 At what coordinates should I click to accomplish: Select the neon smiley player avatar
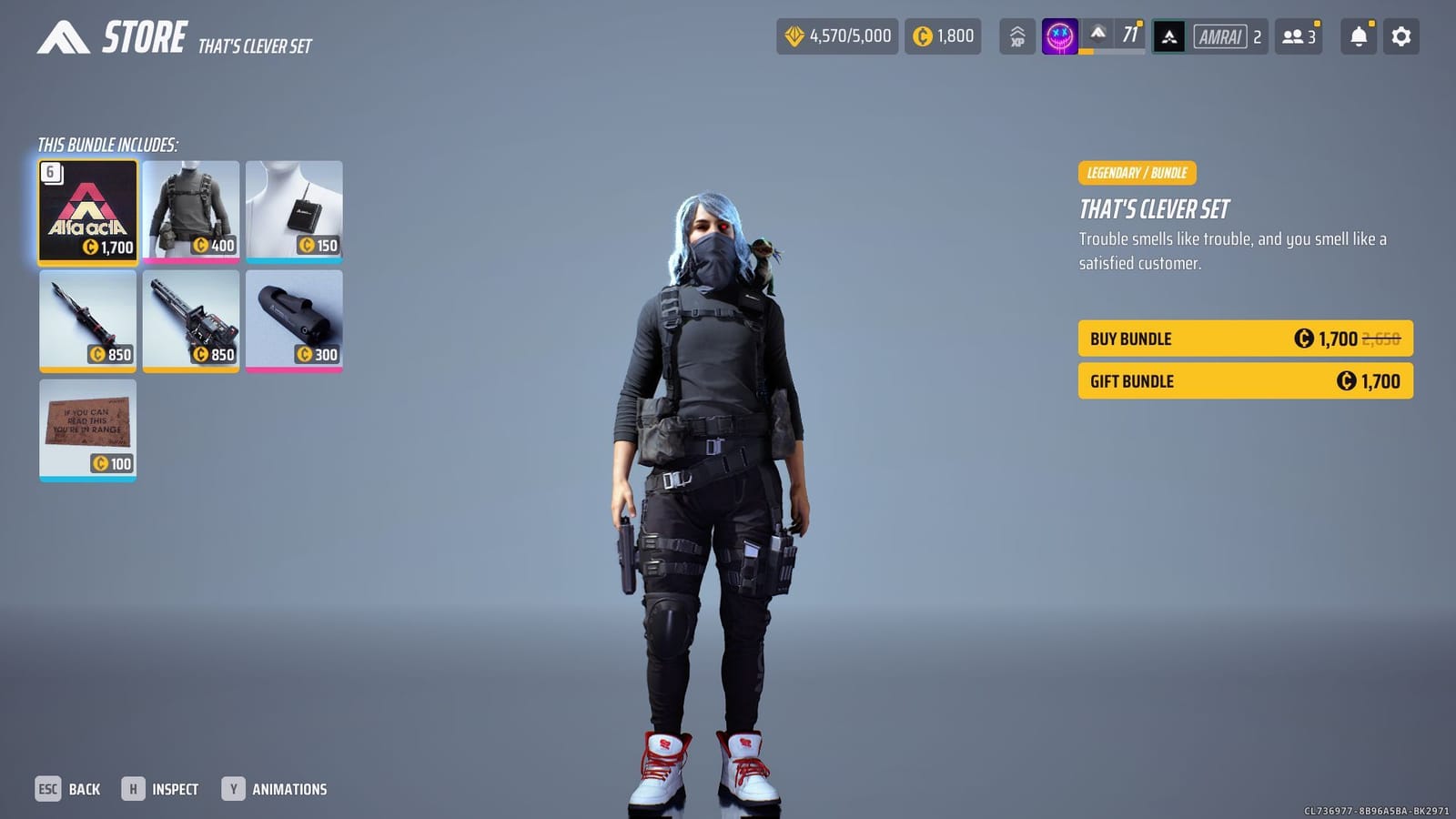(x=1058, y=36)
